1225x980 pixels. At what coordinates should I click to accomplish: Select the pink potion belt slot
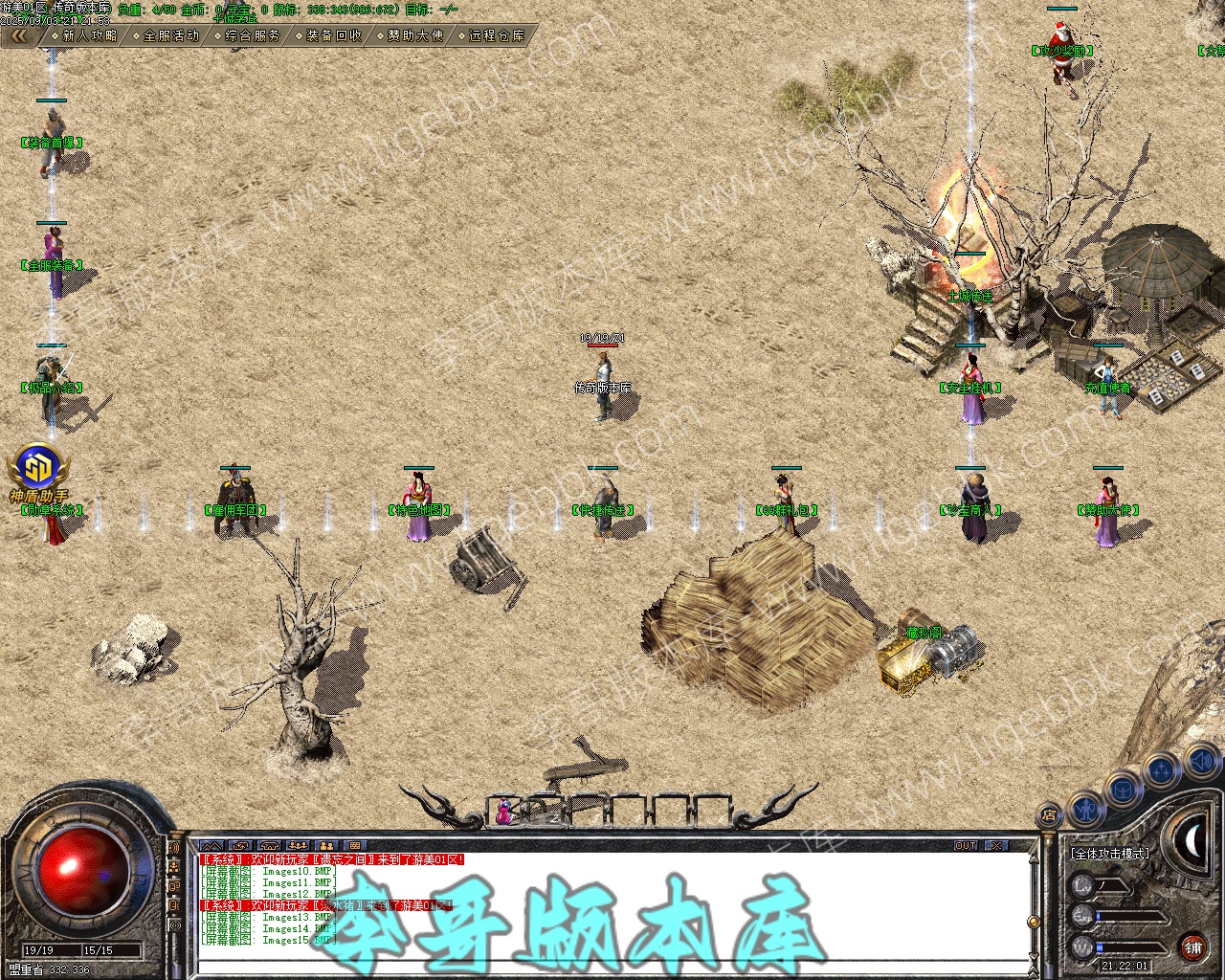tap(503, 812)
